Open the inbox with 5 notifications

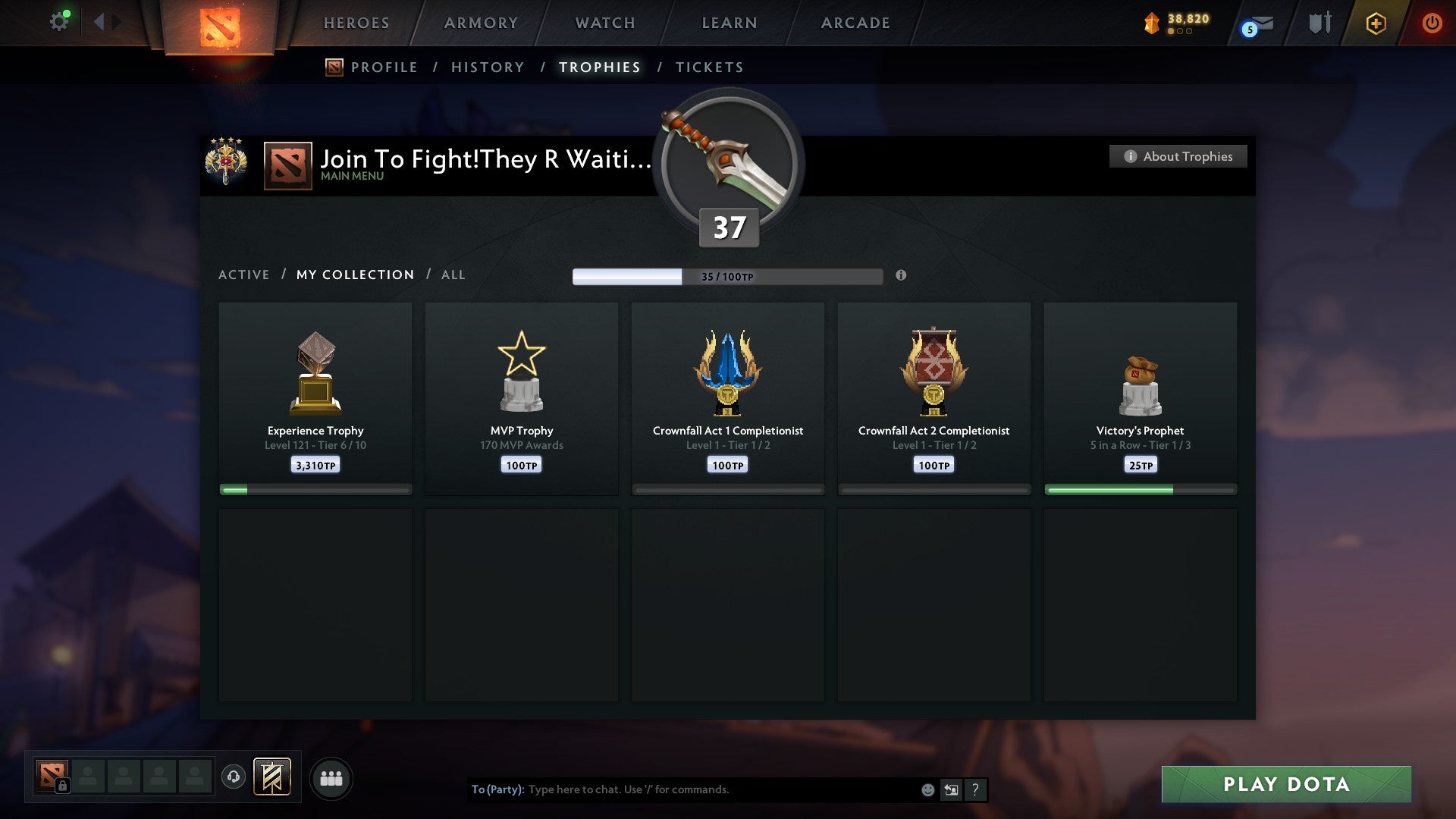click(x=1255, y=24)
